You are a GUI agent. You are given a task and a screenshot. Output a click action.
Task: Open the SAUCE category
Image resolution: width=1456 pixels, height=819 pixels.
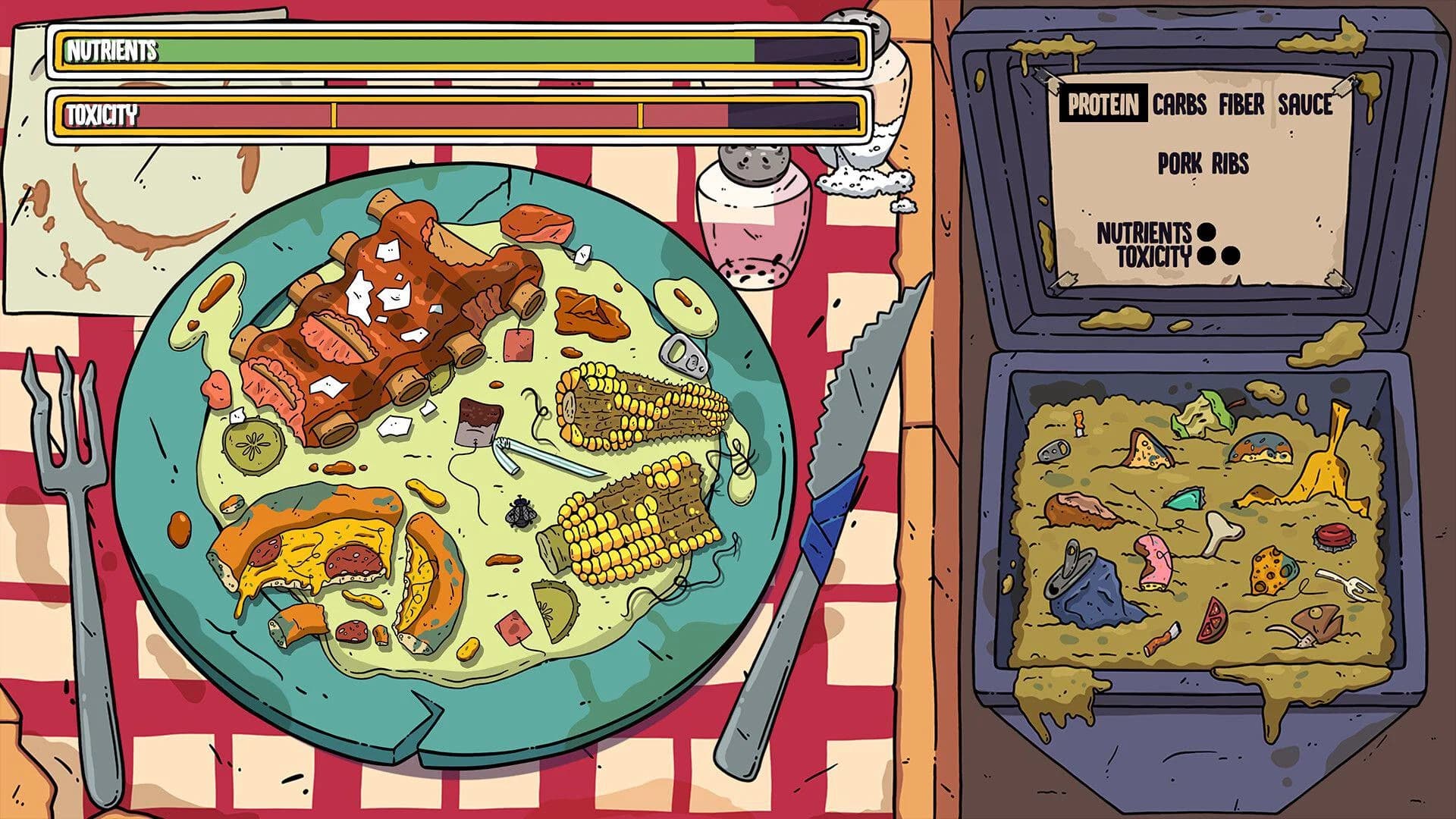[1307, 101]
